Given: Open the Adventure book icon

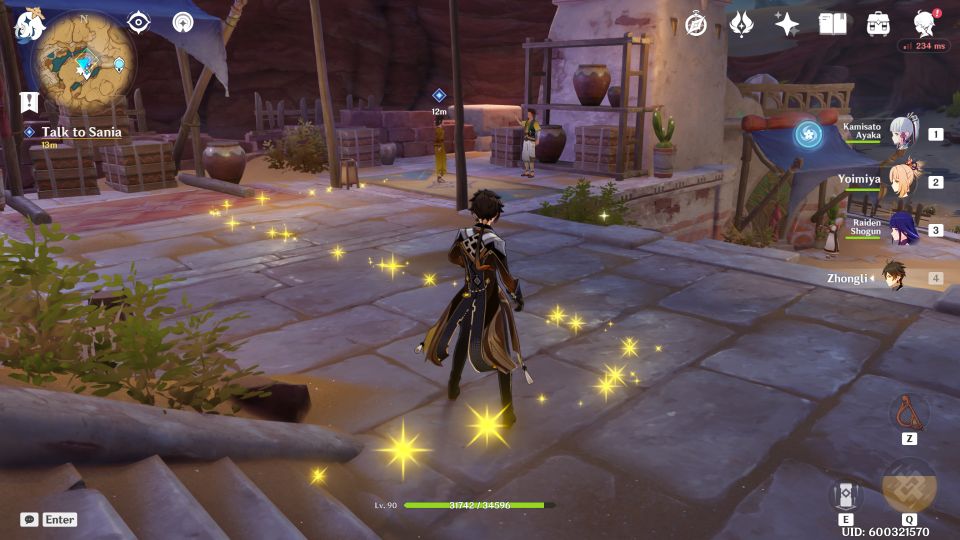Looking at the screenshot, I should click(x=832, y=24).
